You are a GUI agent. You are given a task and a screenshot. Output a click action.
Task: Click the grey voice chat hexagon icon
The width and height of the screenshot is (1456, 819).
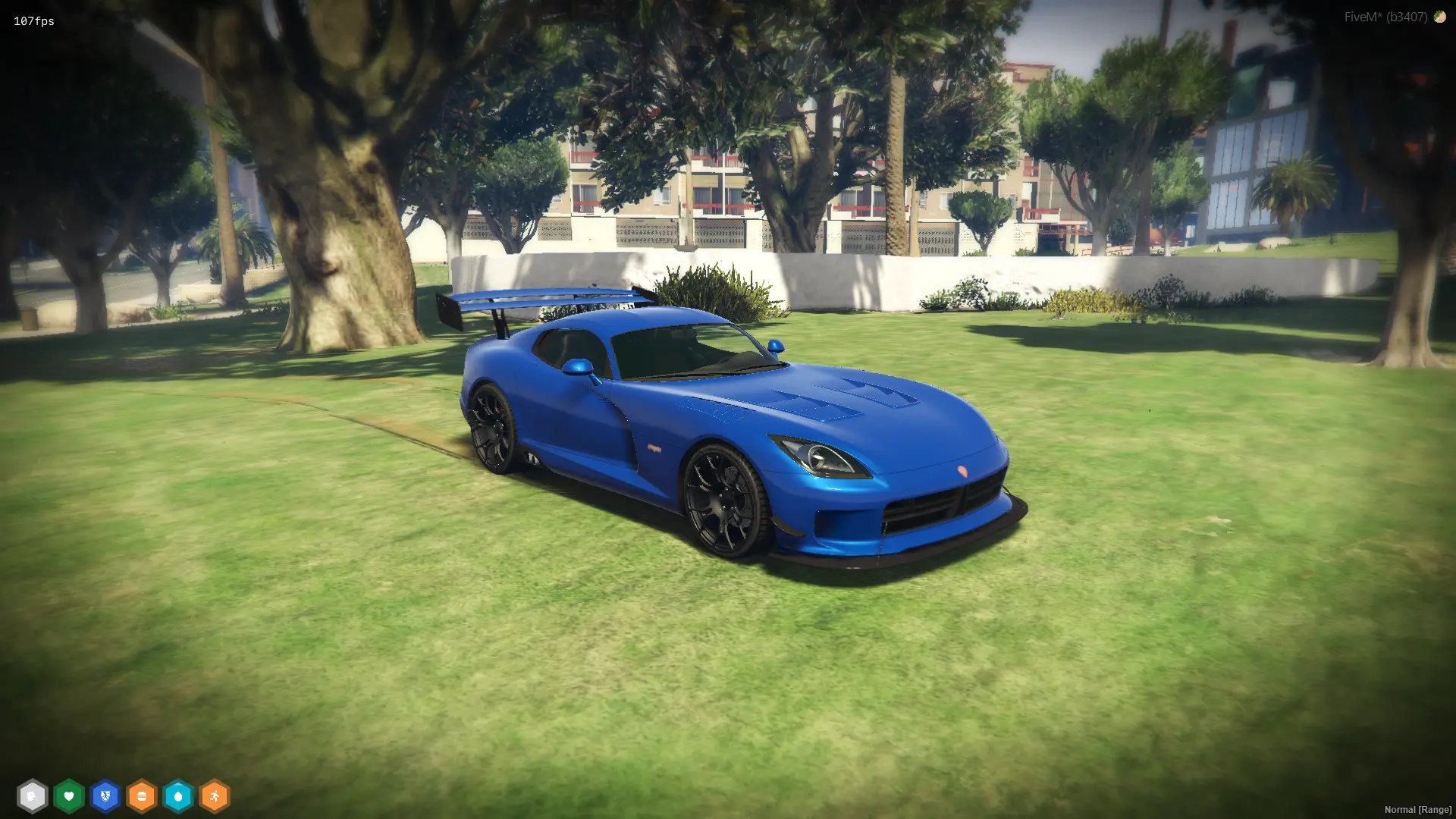32,796
